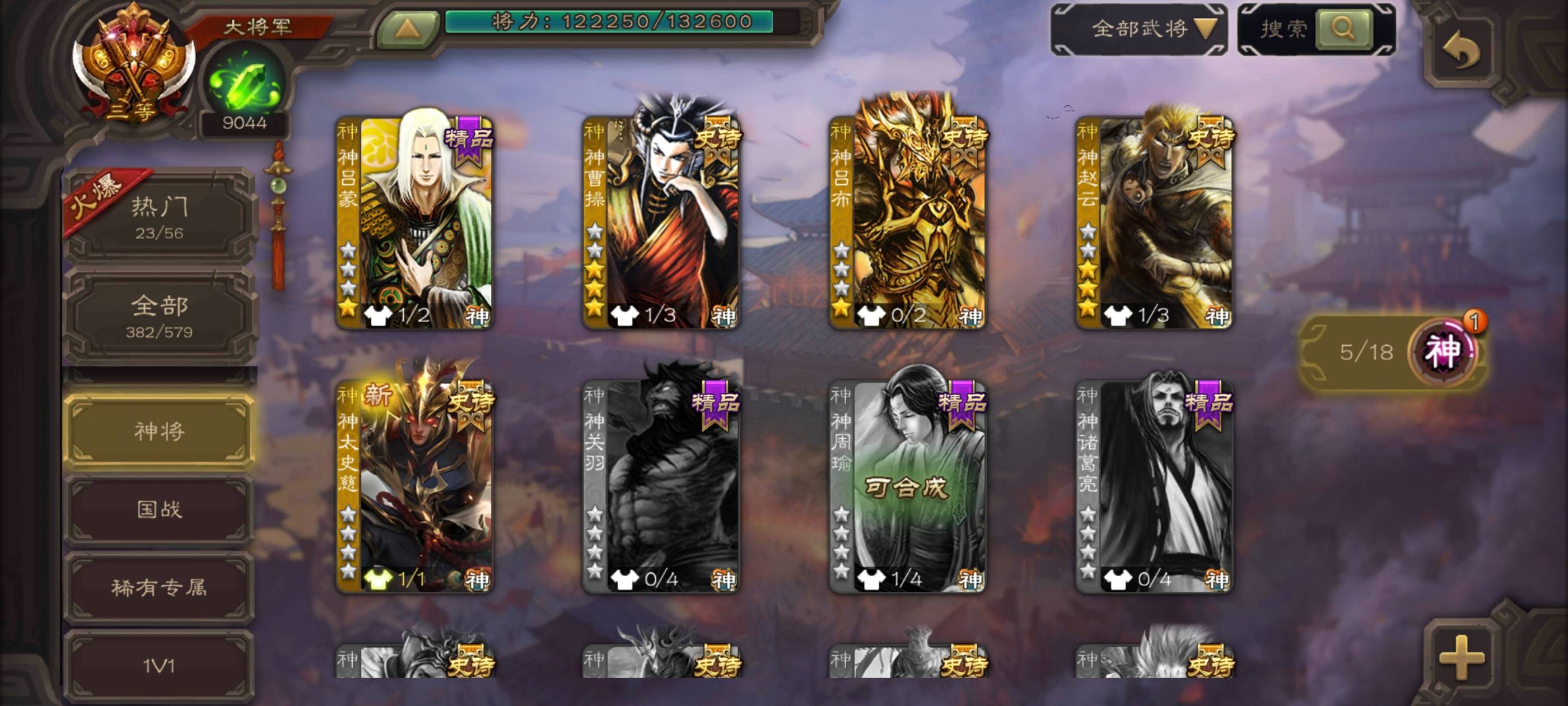Click the 搜索 search button

click(1343, 28)
